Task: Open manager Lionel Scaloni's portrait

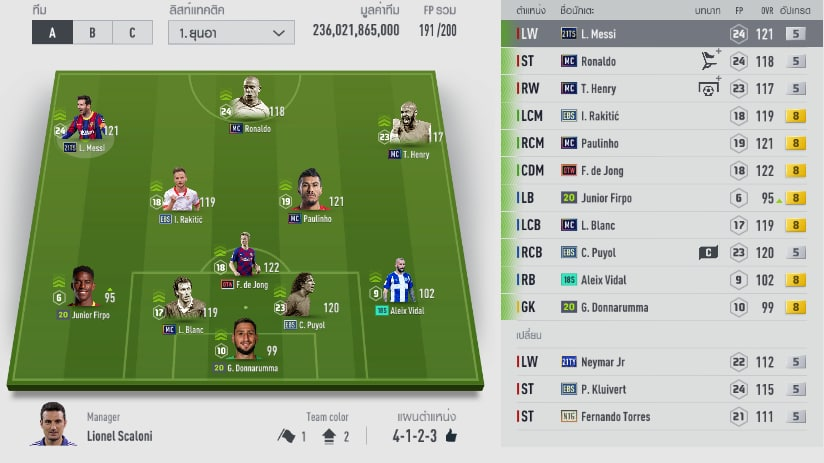Action: tap(57, 425)
